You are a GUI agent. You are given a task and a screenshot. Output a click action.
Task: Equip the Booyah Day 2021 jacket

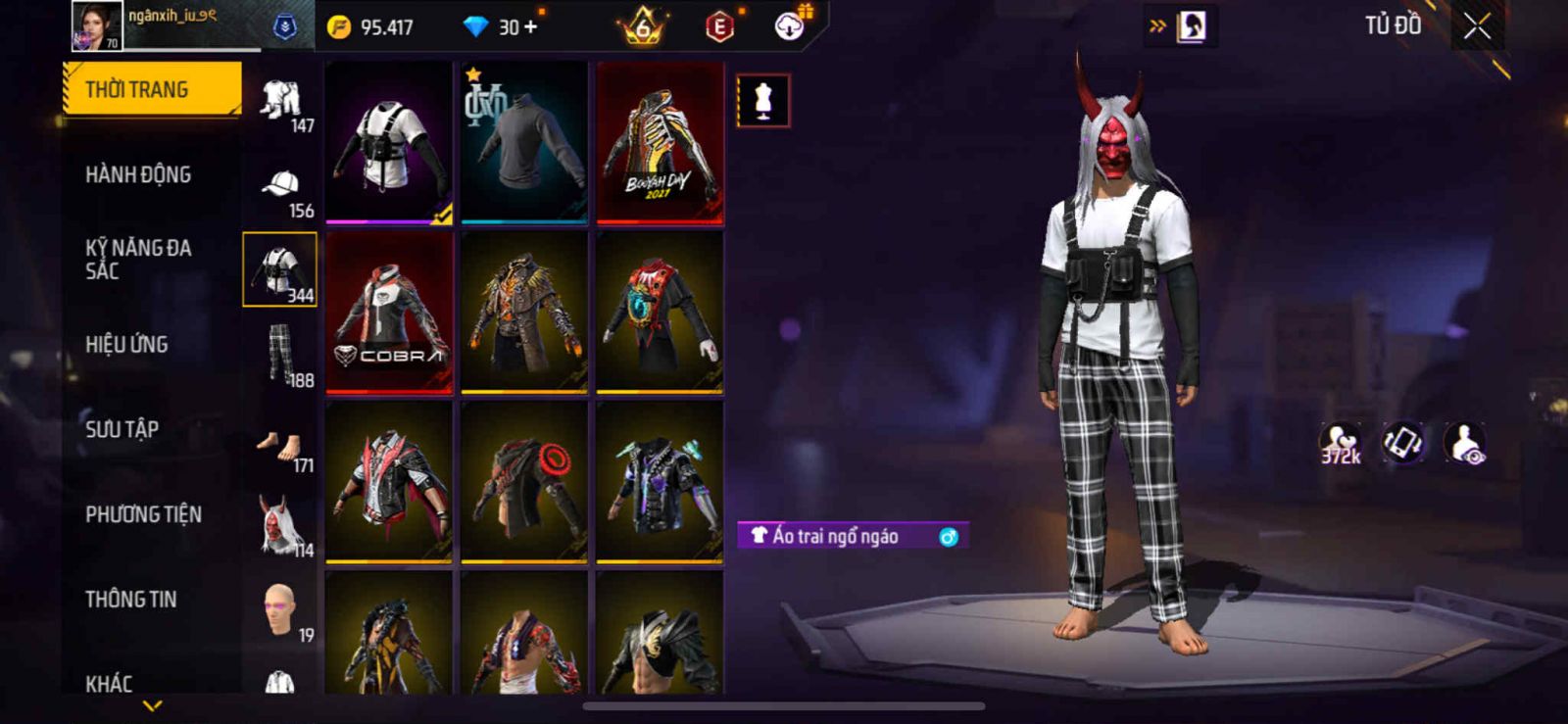click(660, 144)
